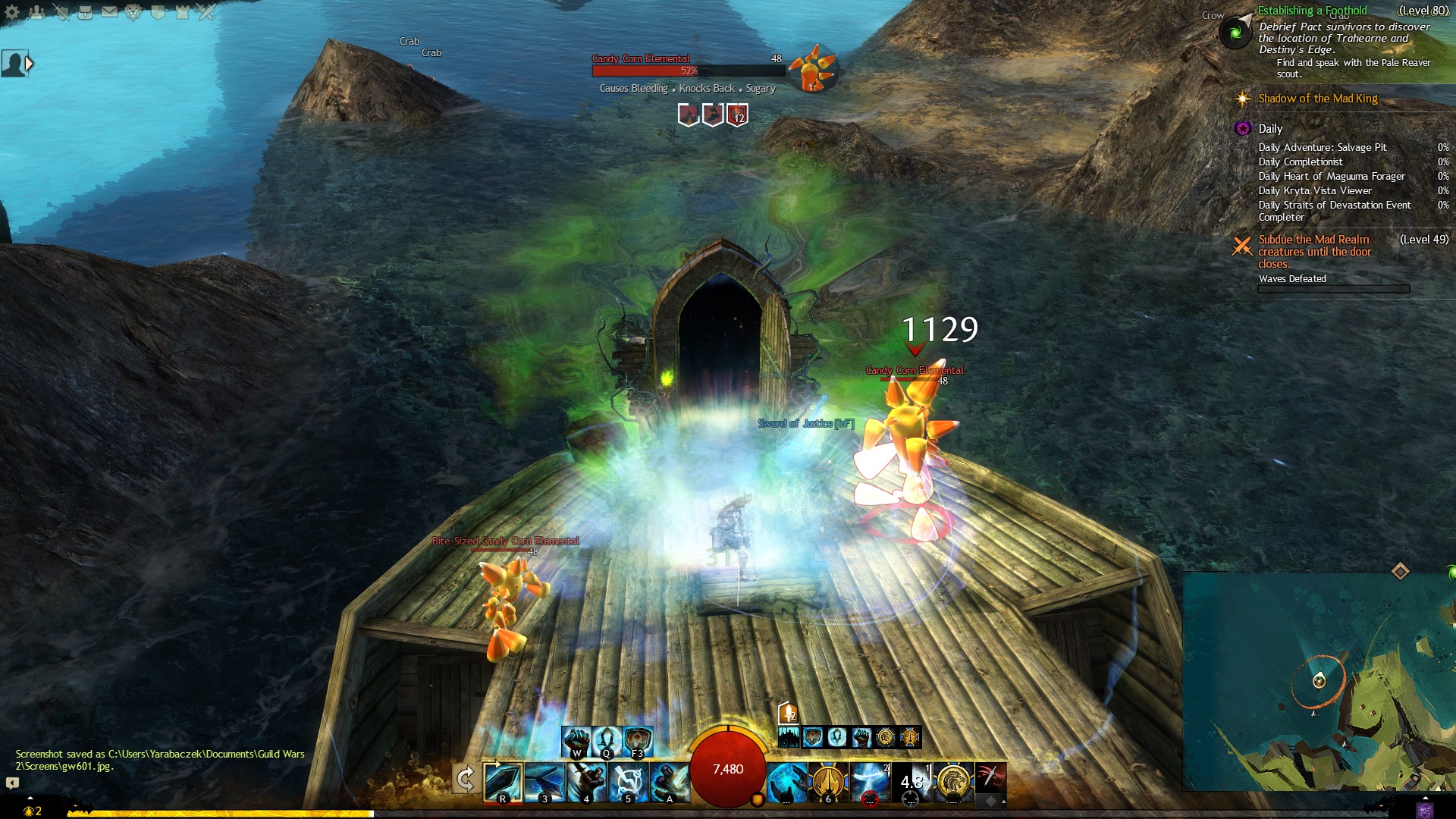Open the World vs World tower icon
The width and height of the screenshot is (1456, 819).
(x=182, y=12)
